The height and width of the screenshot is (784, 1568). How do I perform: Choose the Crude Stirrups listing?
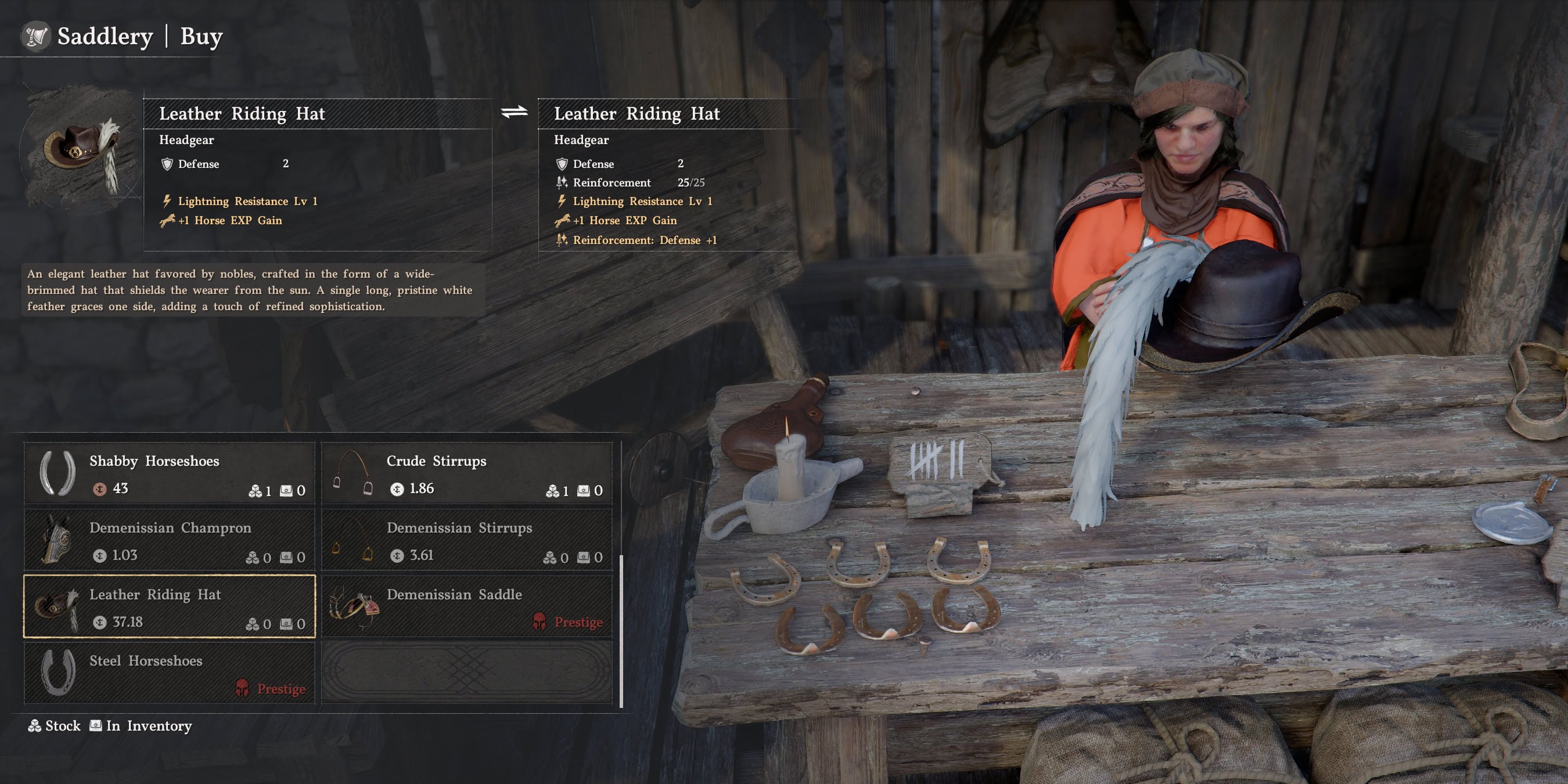(466, 473)
